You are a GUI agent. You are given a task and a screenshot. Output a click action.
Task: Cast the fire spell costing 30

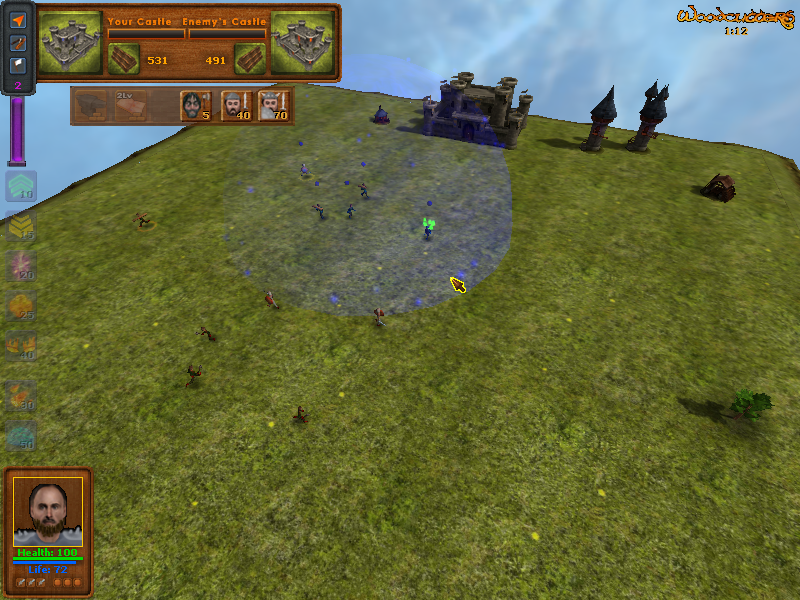[21, 396]
